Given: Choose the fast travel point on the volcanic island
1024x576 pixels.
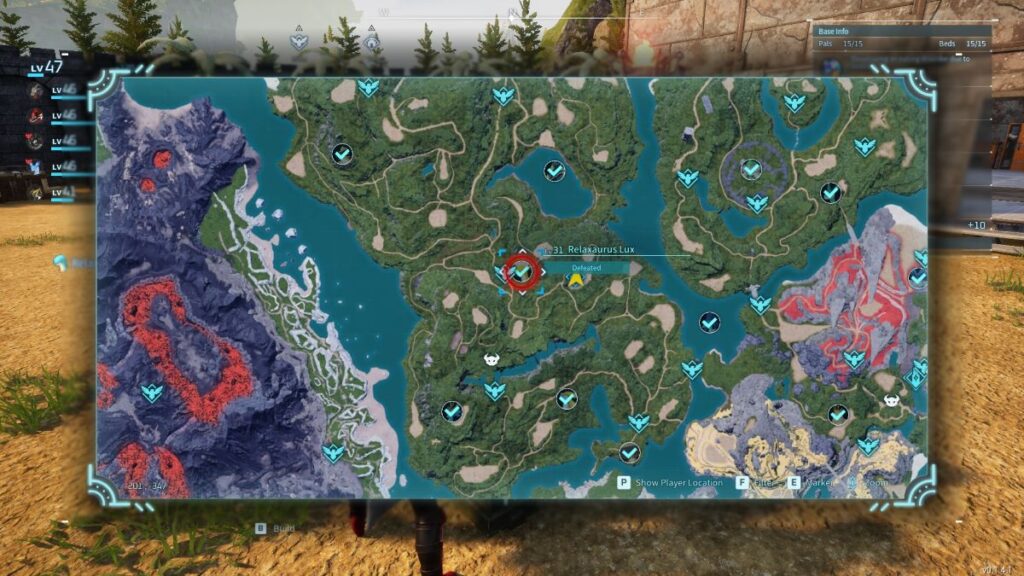Looking at the screenshot, I should (152, 392).
